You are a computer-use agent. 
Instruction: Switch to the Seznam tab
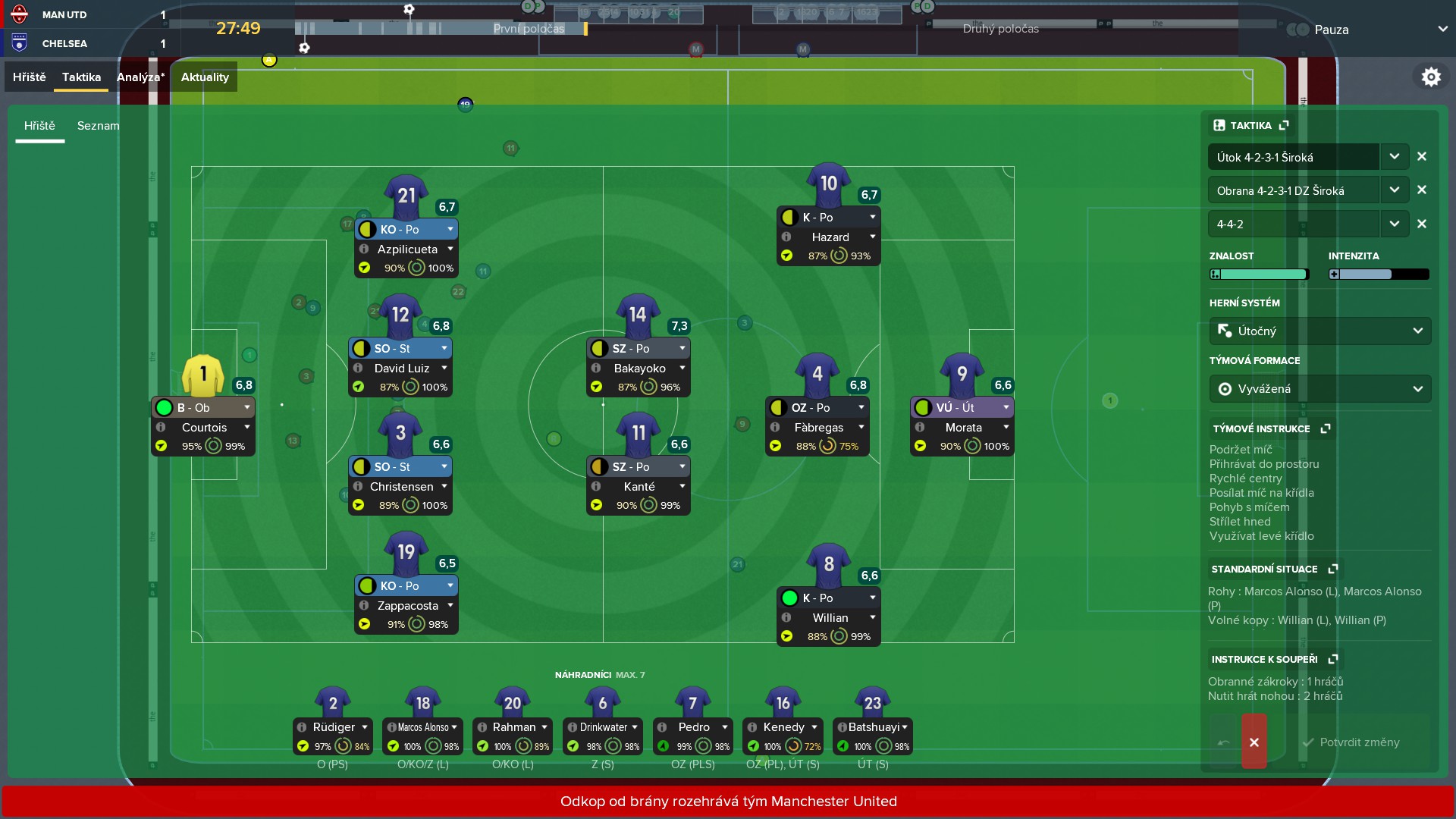[x=98, y=126]
